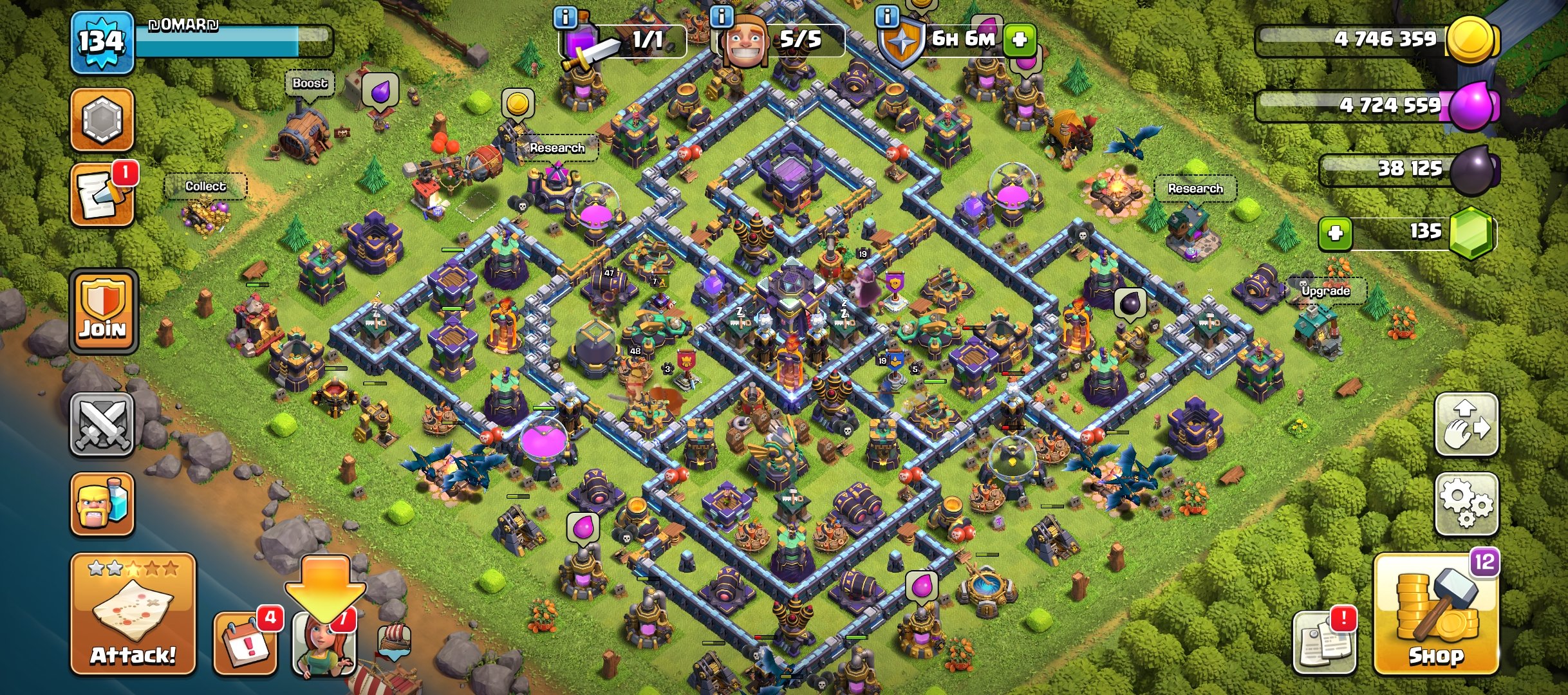Image resolution: width=1568 pixels, height=695 pixels.
Task: Show info for the 1/1 laboratory slot
Action: [x=566, y=17]
